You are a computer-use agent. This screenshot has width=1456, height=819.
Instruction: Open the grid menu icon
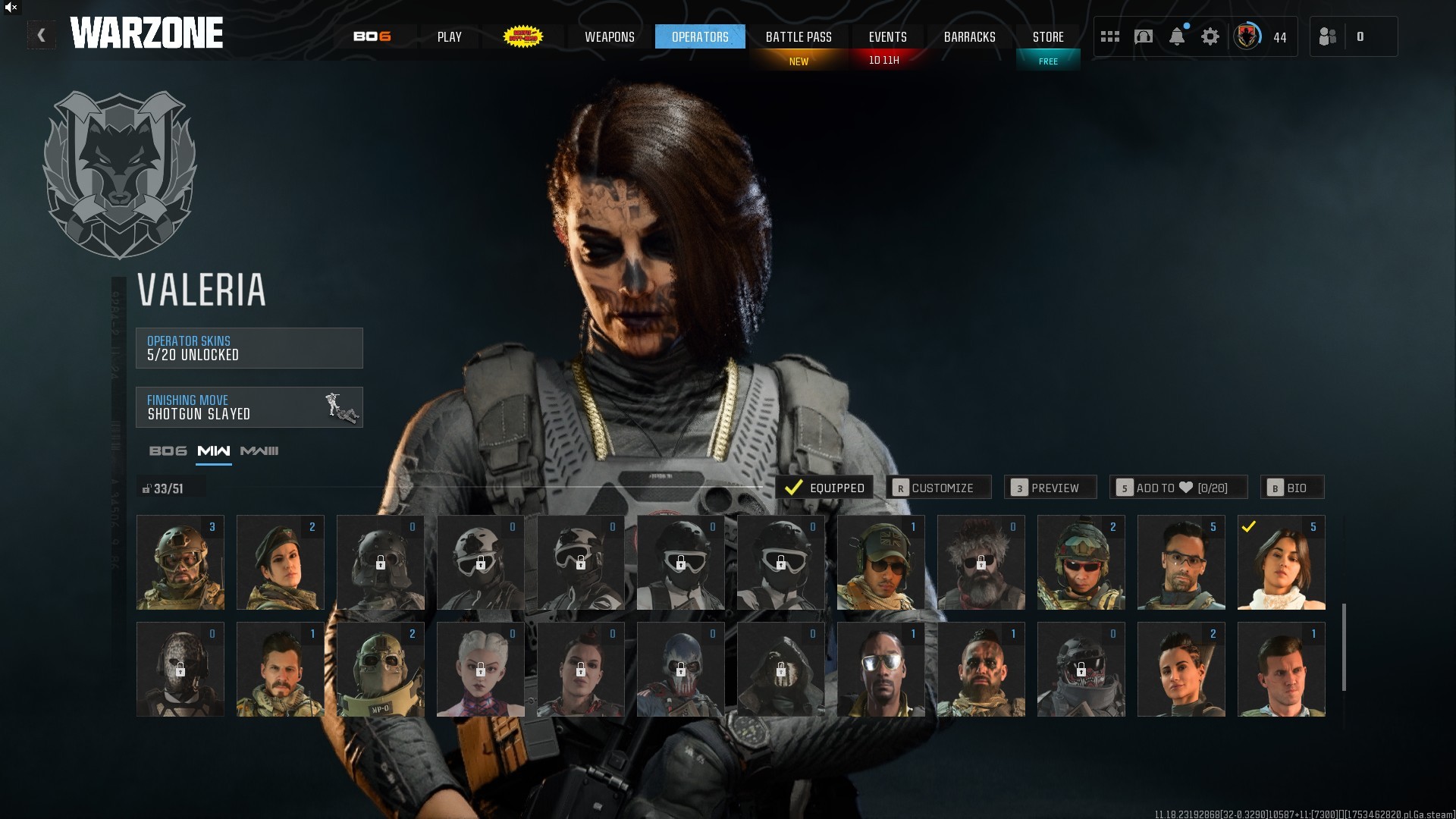point(1110,36)
